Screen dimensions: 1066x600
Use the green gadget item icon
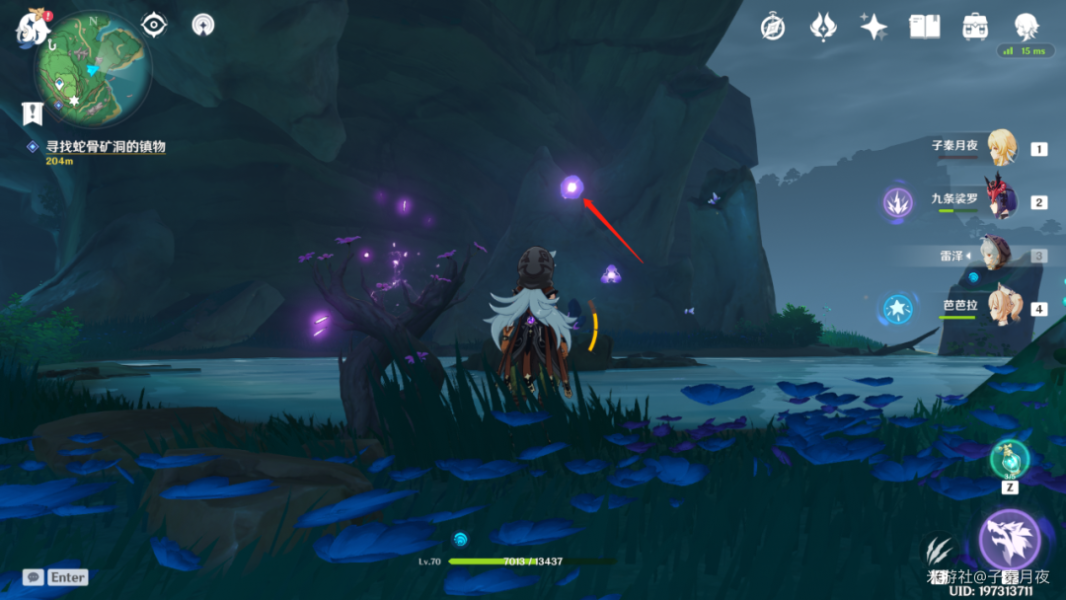(x=1009, y=459)
